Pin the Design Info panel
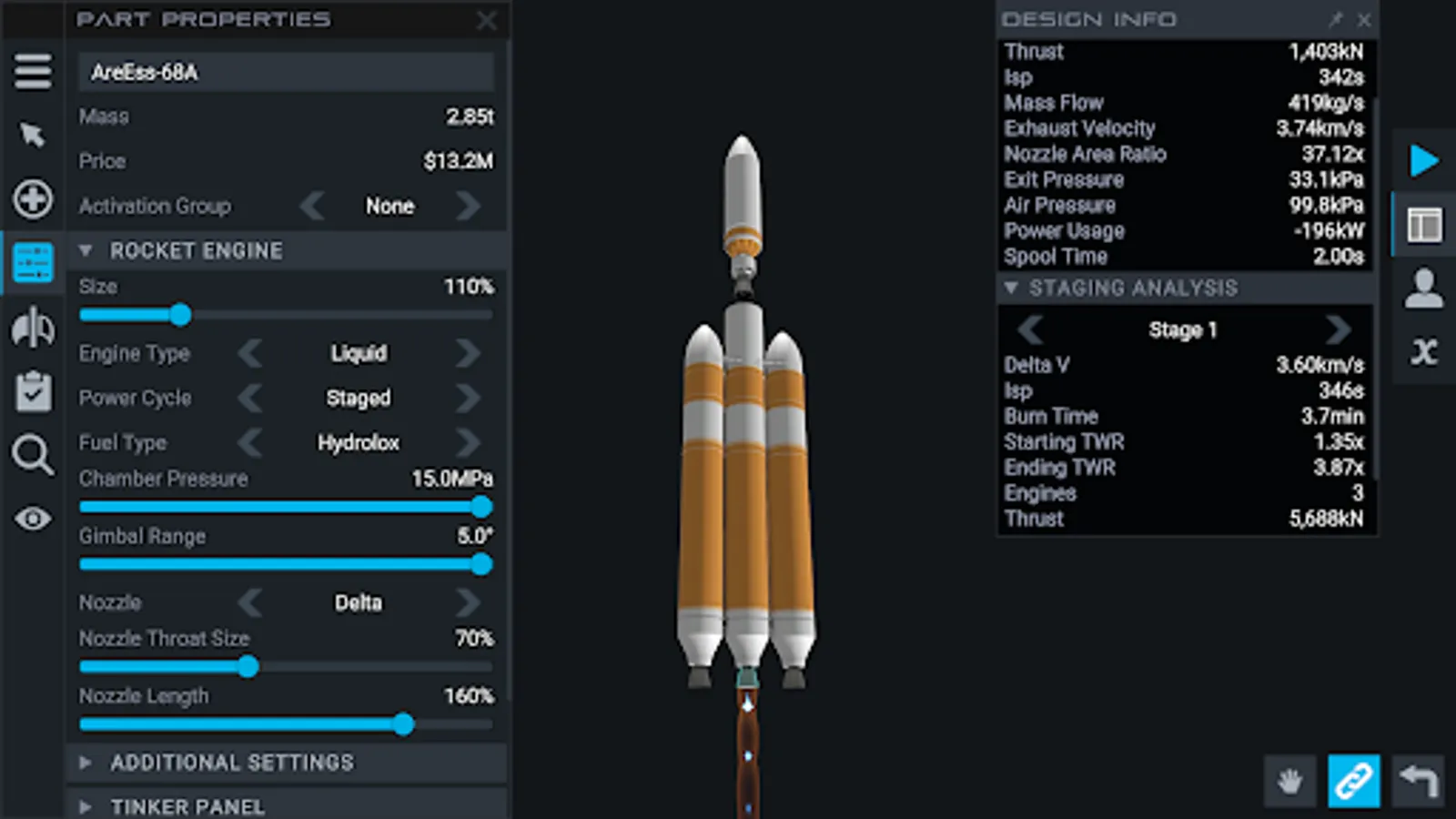The image size is (1456, 819). (1338, 20)
